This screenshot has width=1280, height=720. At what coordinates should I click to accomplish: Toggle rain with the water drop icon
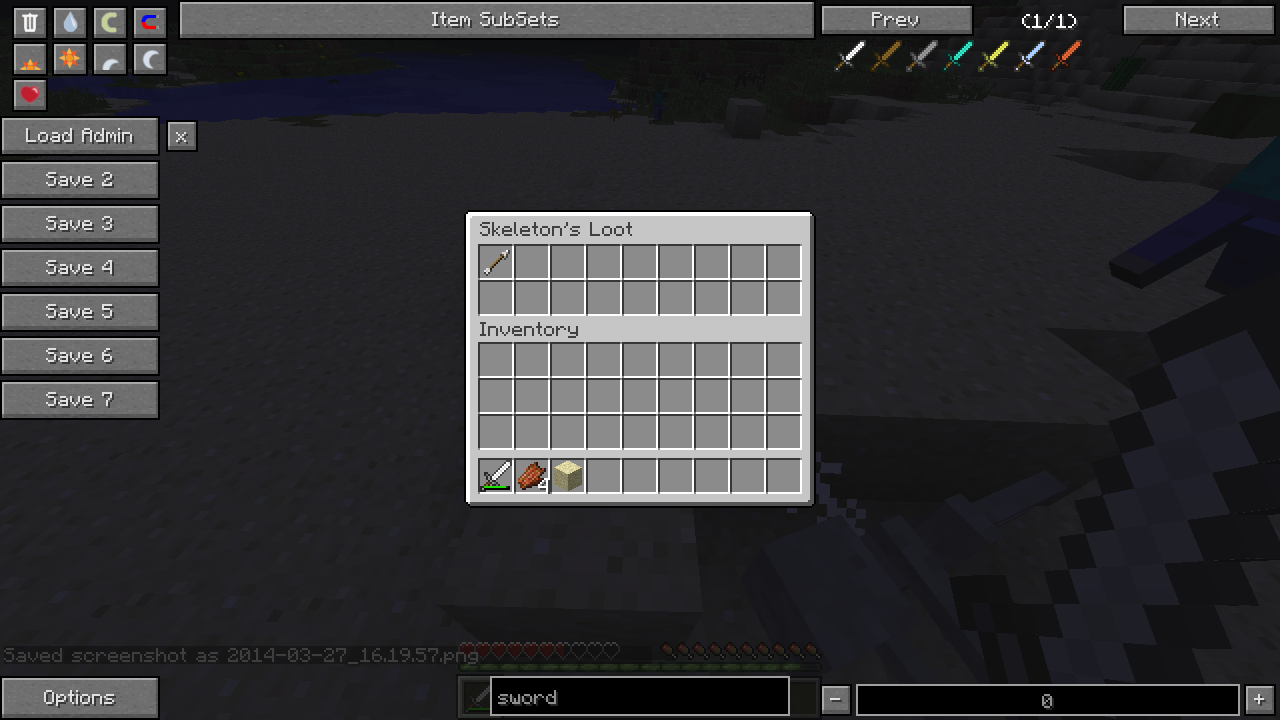(70, 23)
